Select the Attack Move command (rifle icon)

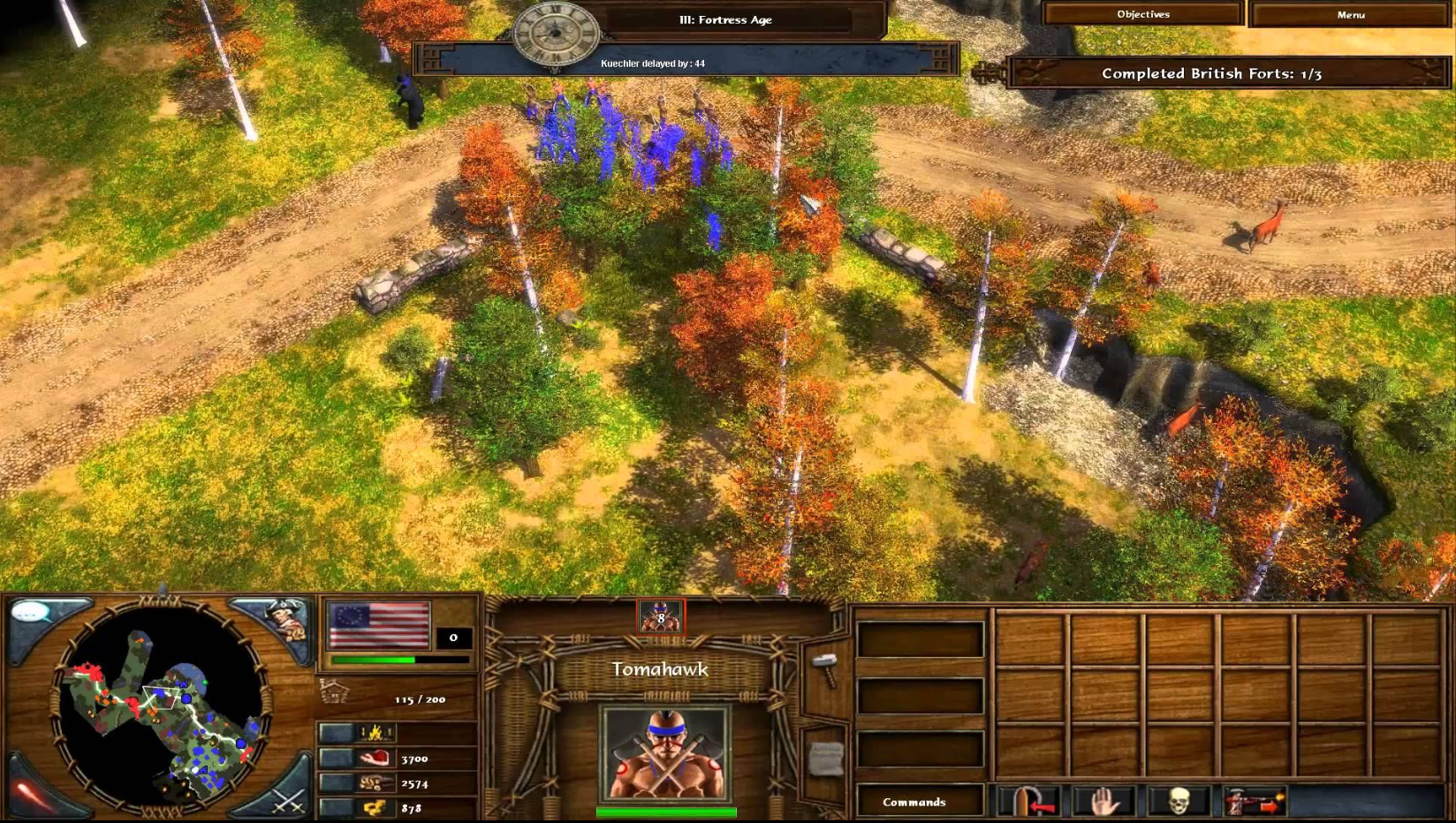[1255, 804]
